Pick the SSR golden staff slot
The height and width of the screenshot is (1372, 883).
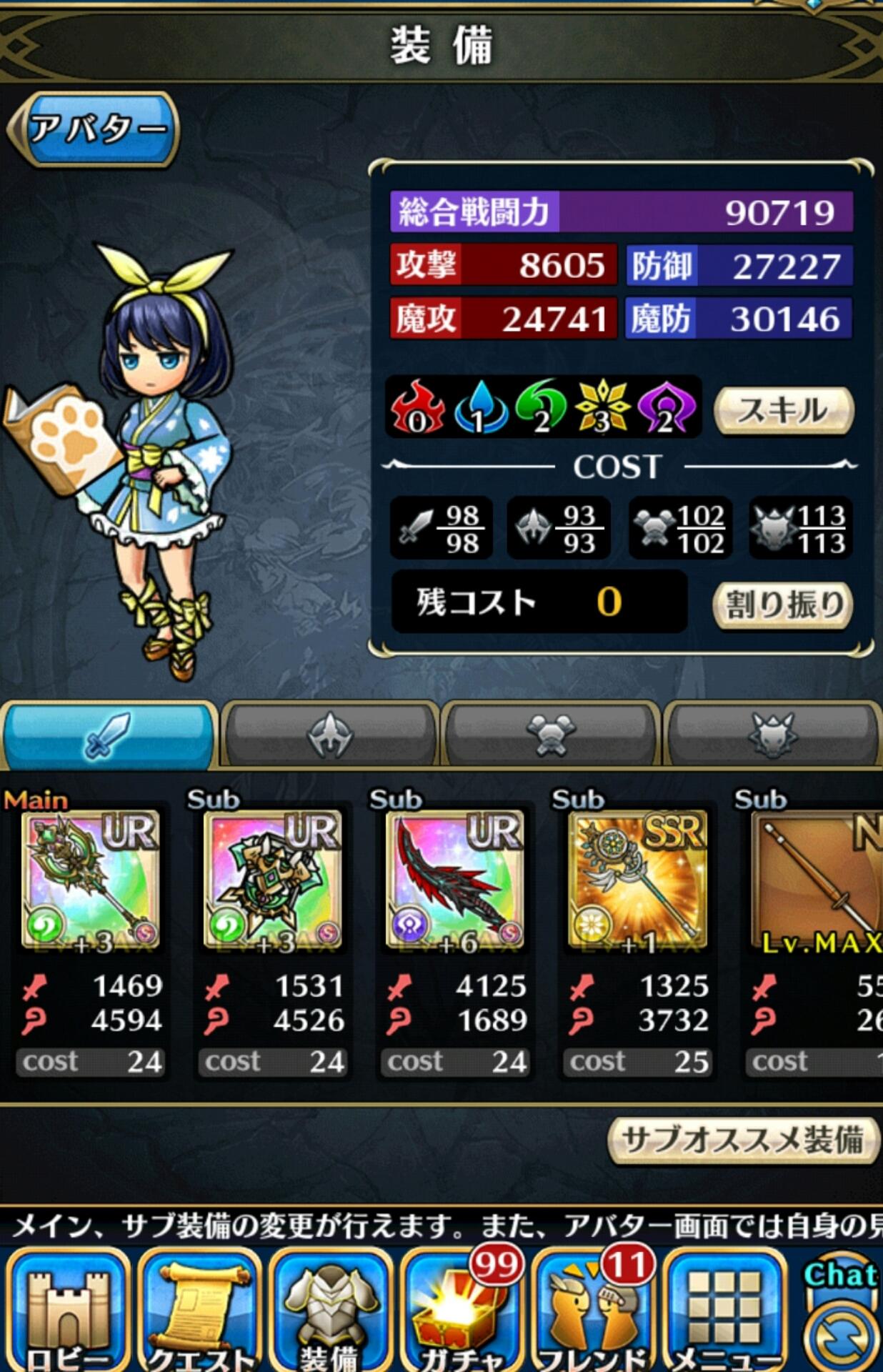click(638, 880)
